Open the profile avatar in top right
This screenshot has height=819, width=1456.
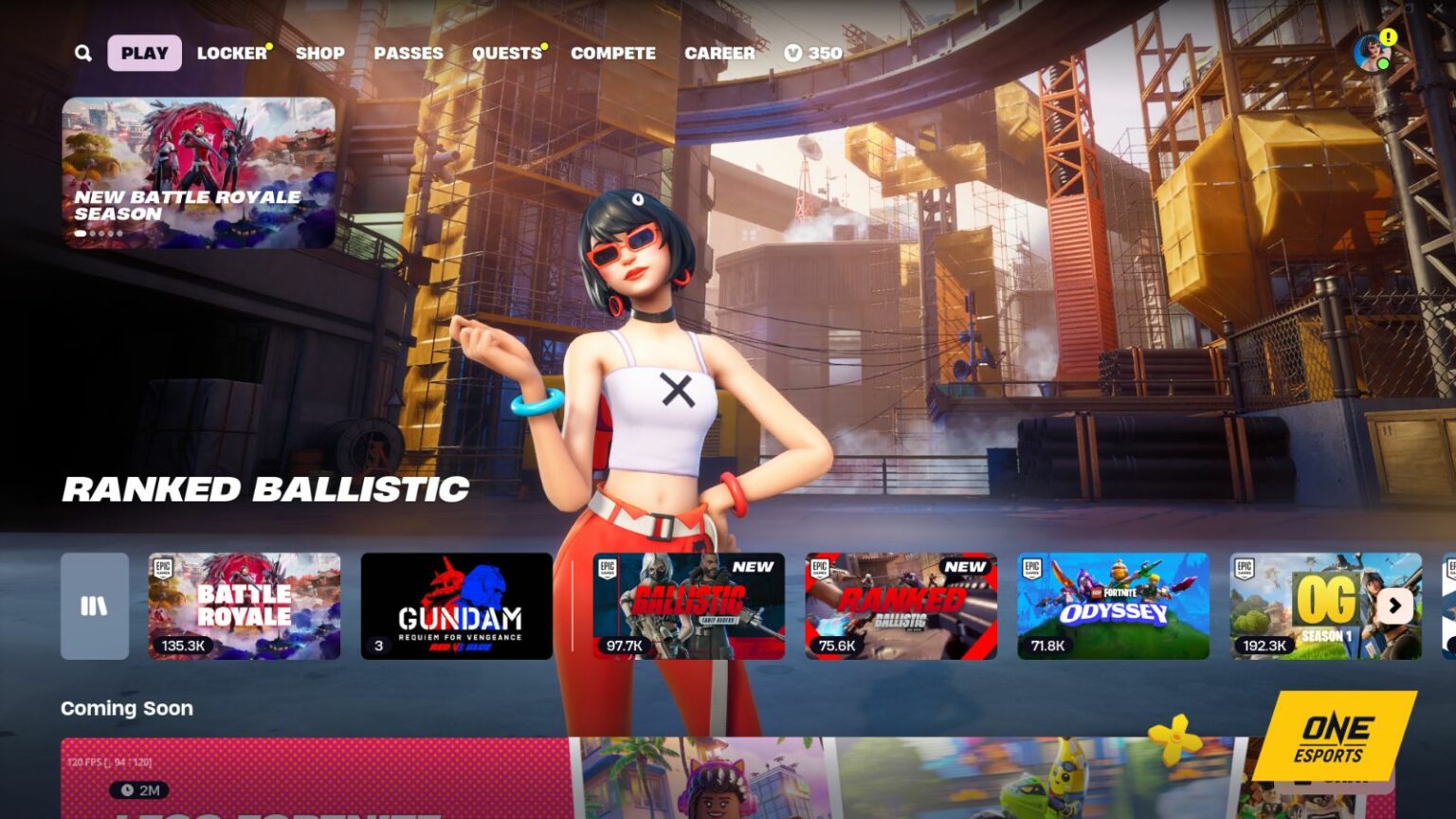[x=1372, y=52]
